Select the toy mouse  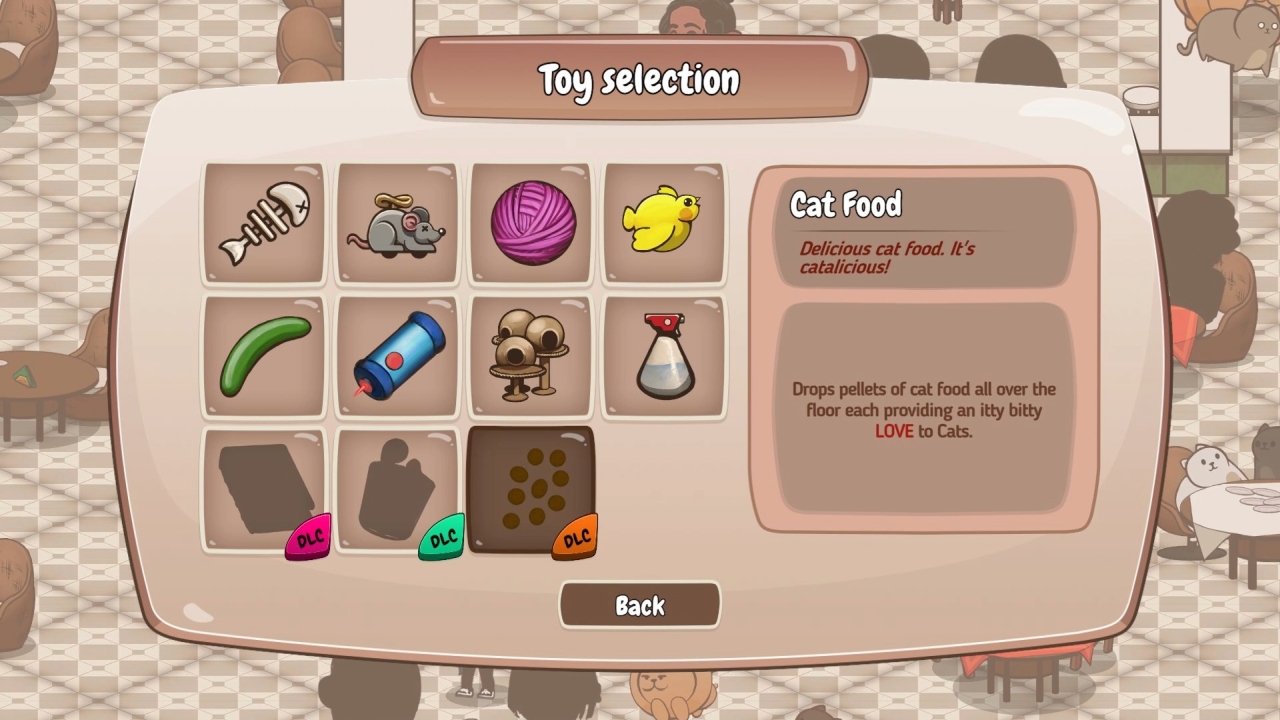(397, 222)
